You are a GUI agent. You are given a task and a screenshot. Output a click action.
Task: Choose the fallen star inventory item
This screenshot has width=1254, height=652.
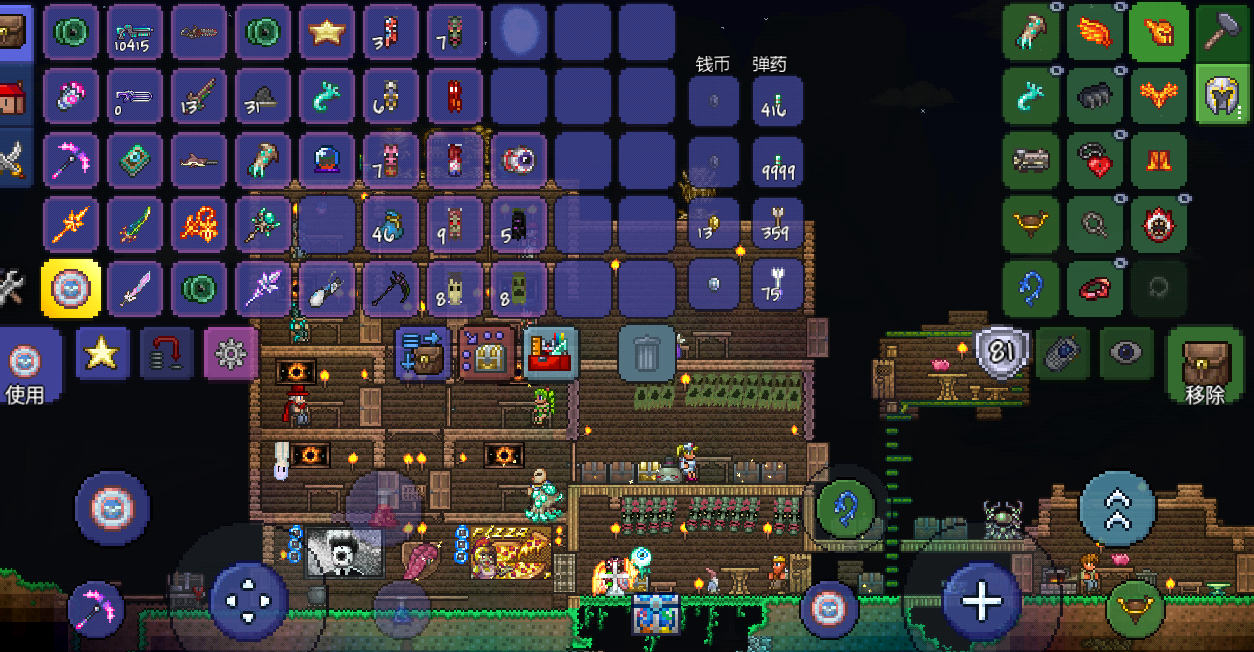tap(327, 32)
